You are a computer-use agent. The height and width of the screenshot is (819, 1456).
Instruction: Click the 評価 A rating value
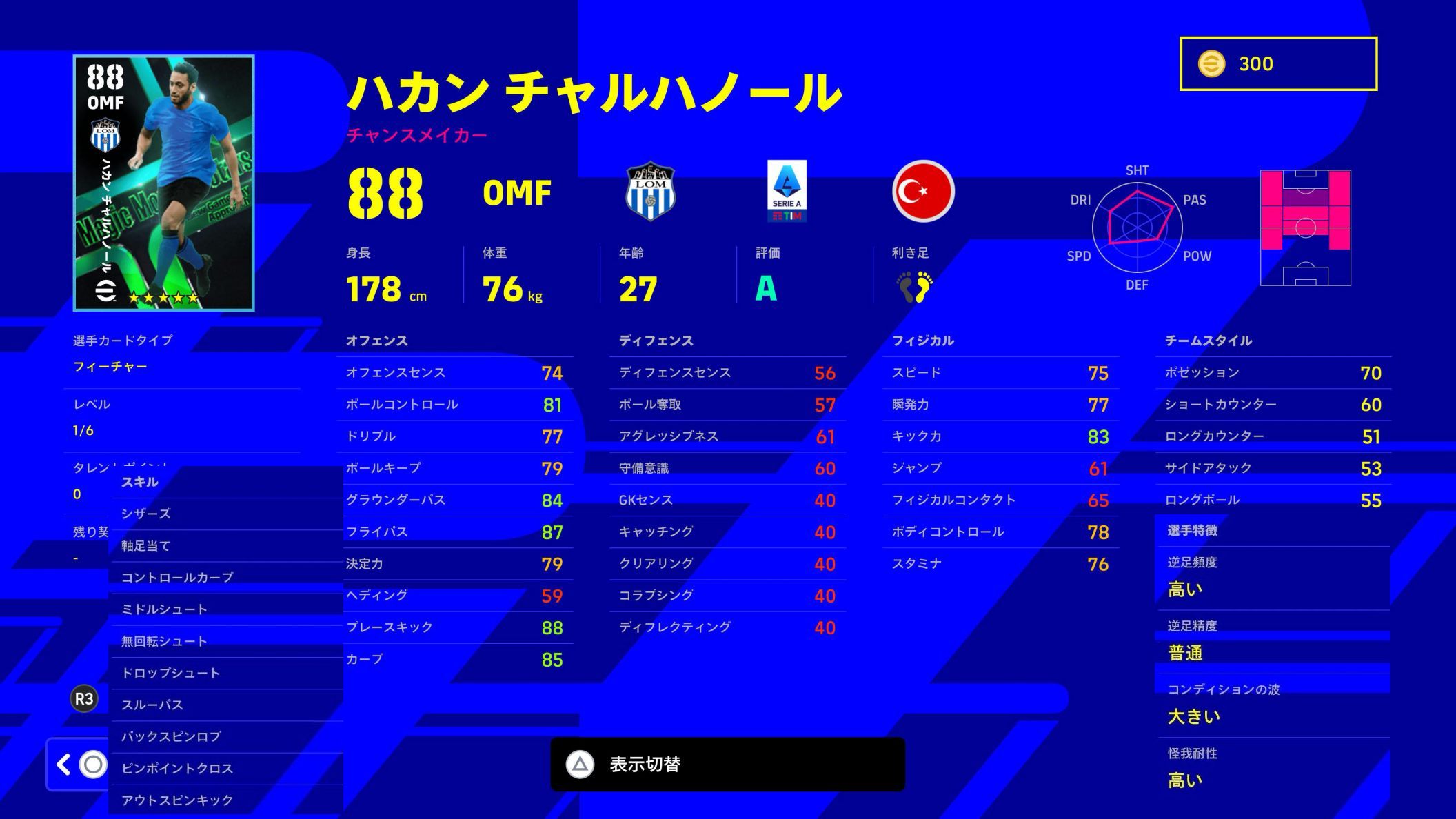pos(765,290)
